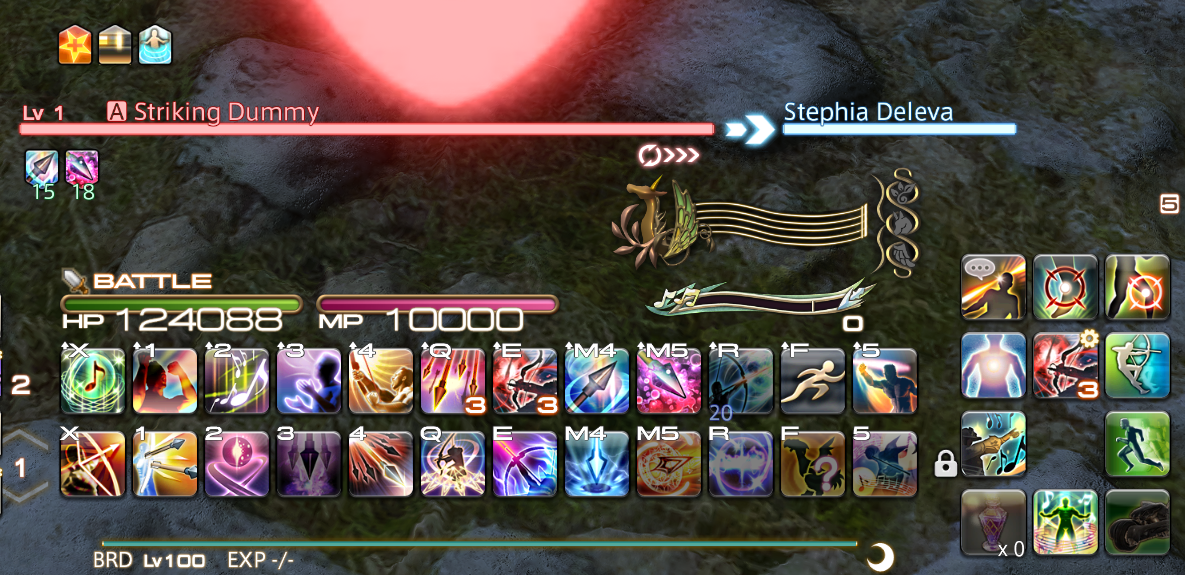
Task: Activate the speech bubble figure action
Action: coord(993,287)
